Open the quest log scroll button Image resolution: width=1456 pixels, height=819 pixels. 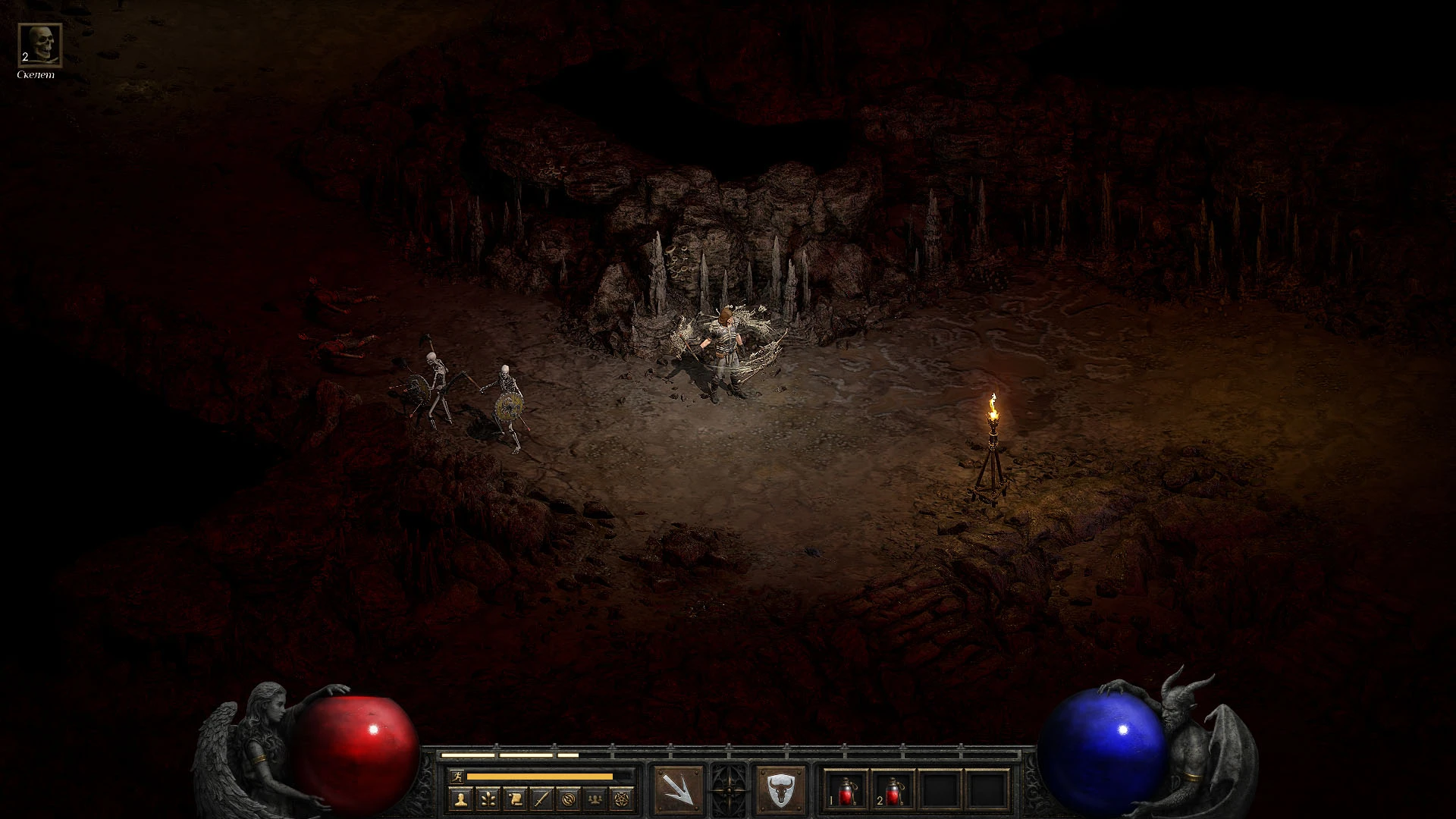(514, 798)
